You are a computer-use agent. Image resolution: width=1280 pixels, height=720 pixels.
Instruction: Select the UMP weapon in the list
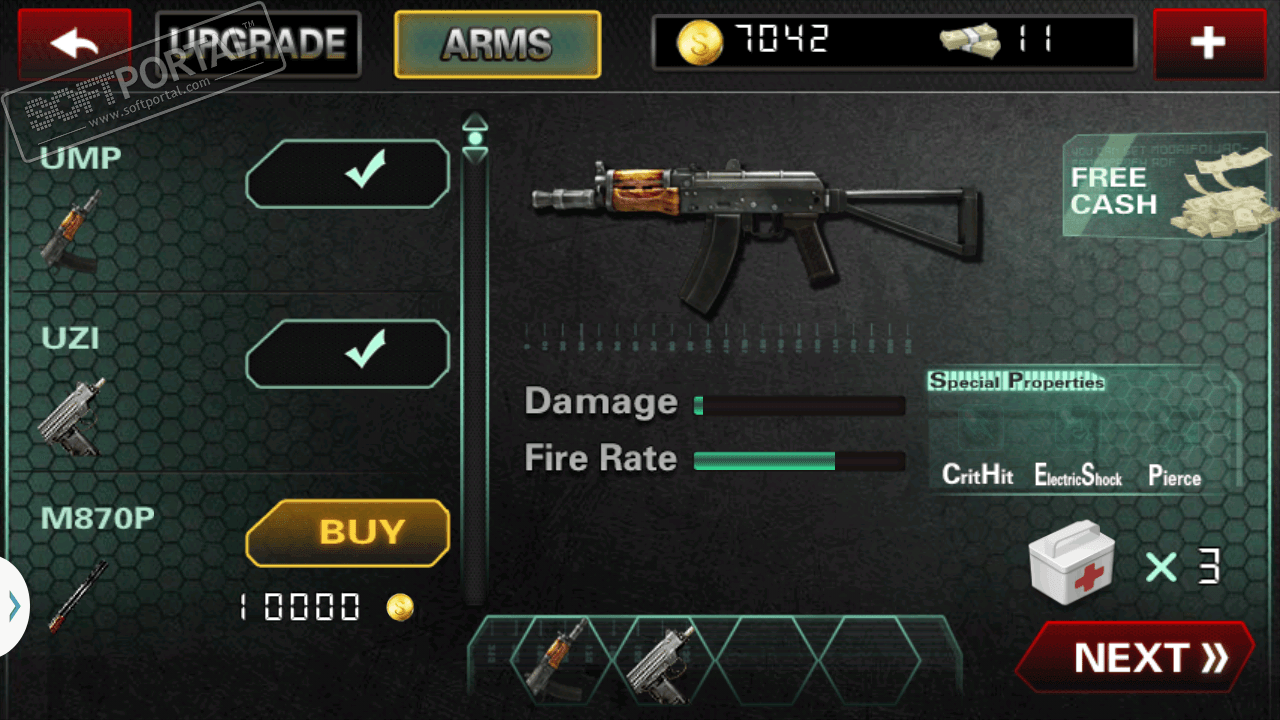coord(72,230)
